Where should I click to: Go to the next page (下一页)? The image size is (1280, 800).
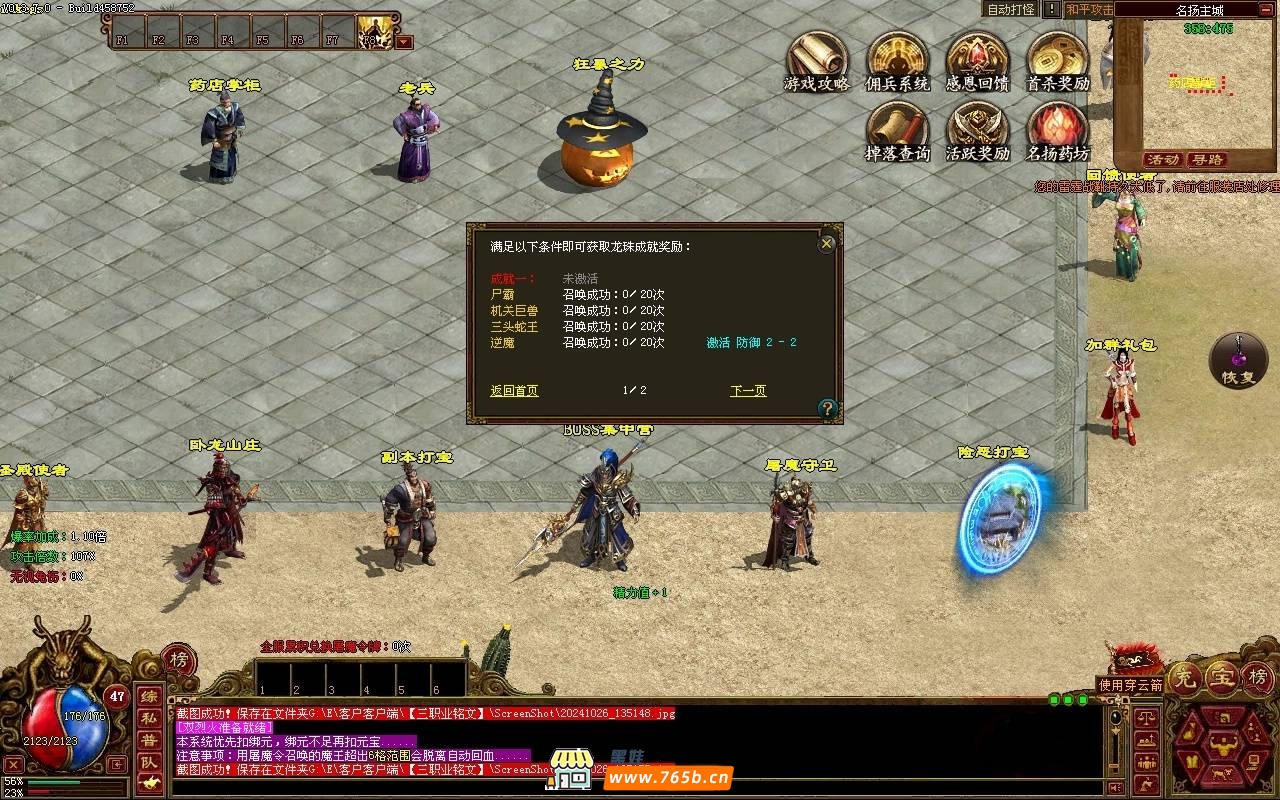click(748, 391)
